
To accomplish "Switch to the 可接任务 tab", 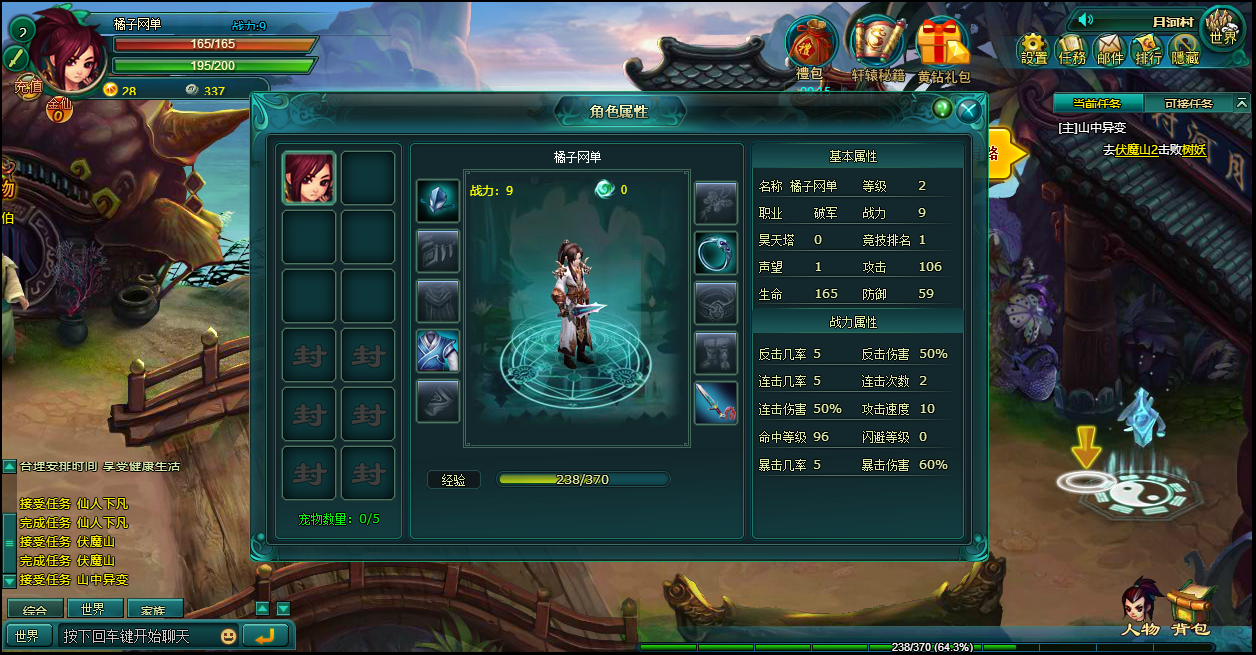I will tap(1188, 103).
